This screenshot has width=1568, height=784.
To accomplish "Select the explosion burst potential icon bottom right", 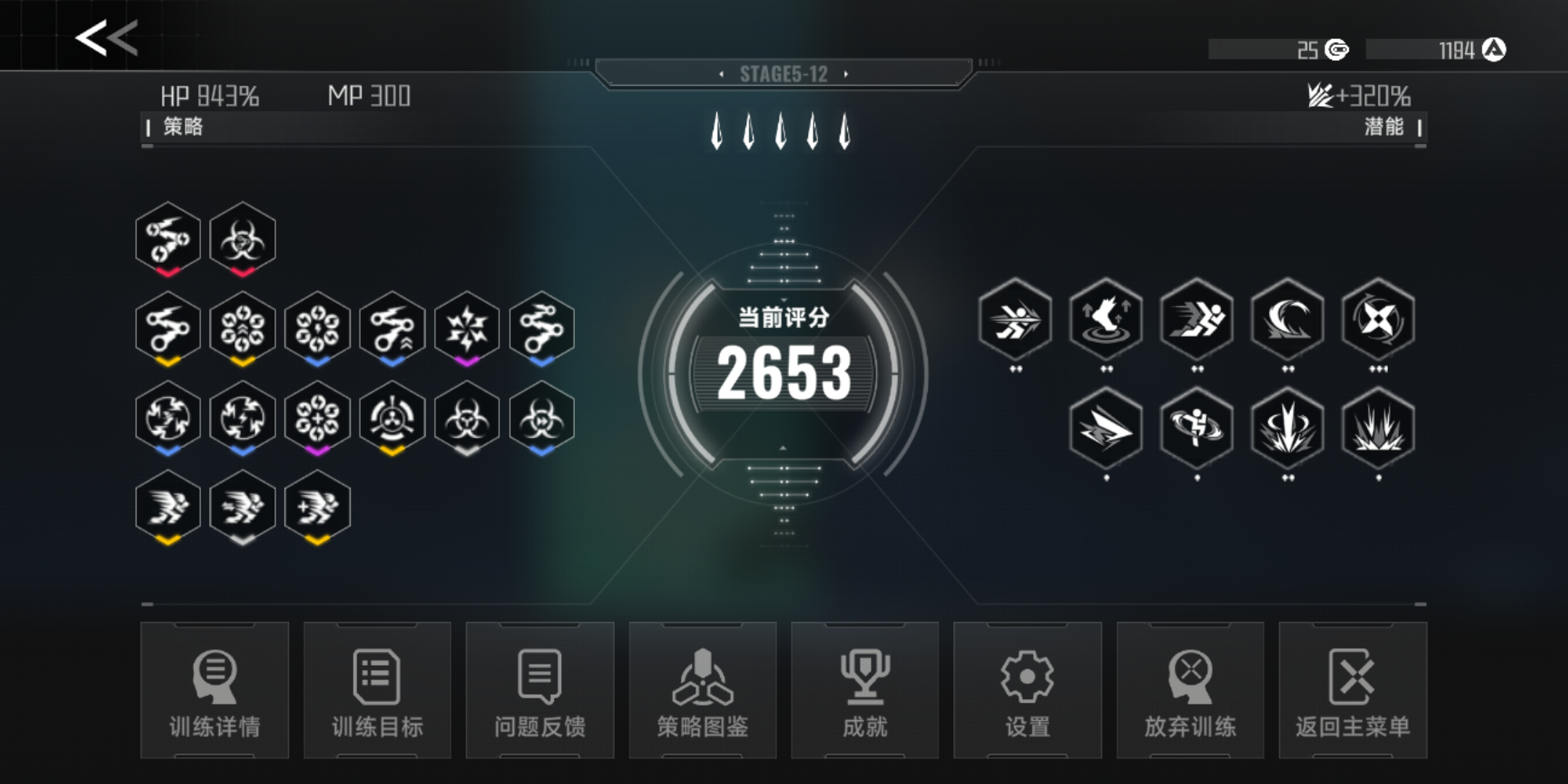I will 1376,427.
